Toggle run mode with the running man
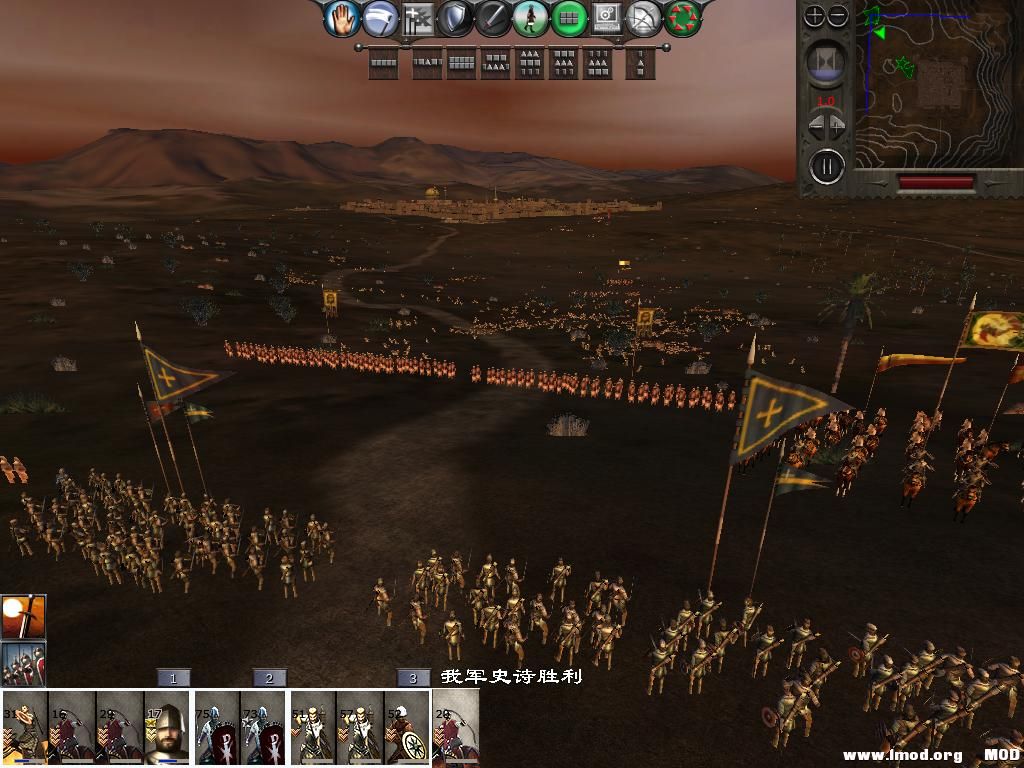1024x768 pixels. (x=530, y=18)
